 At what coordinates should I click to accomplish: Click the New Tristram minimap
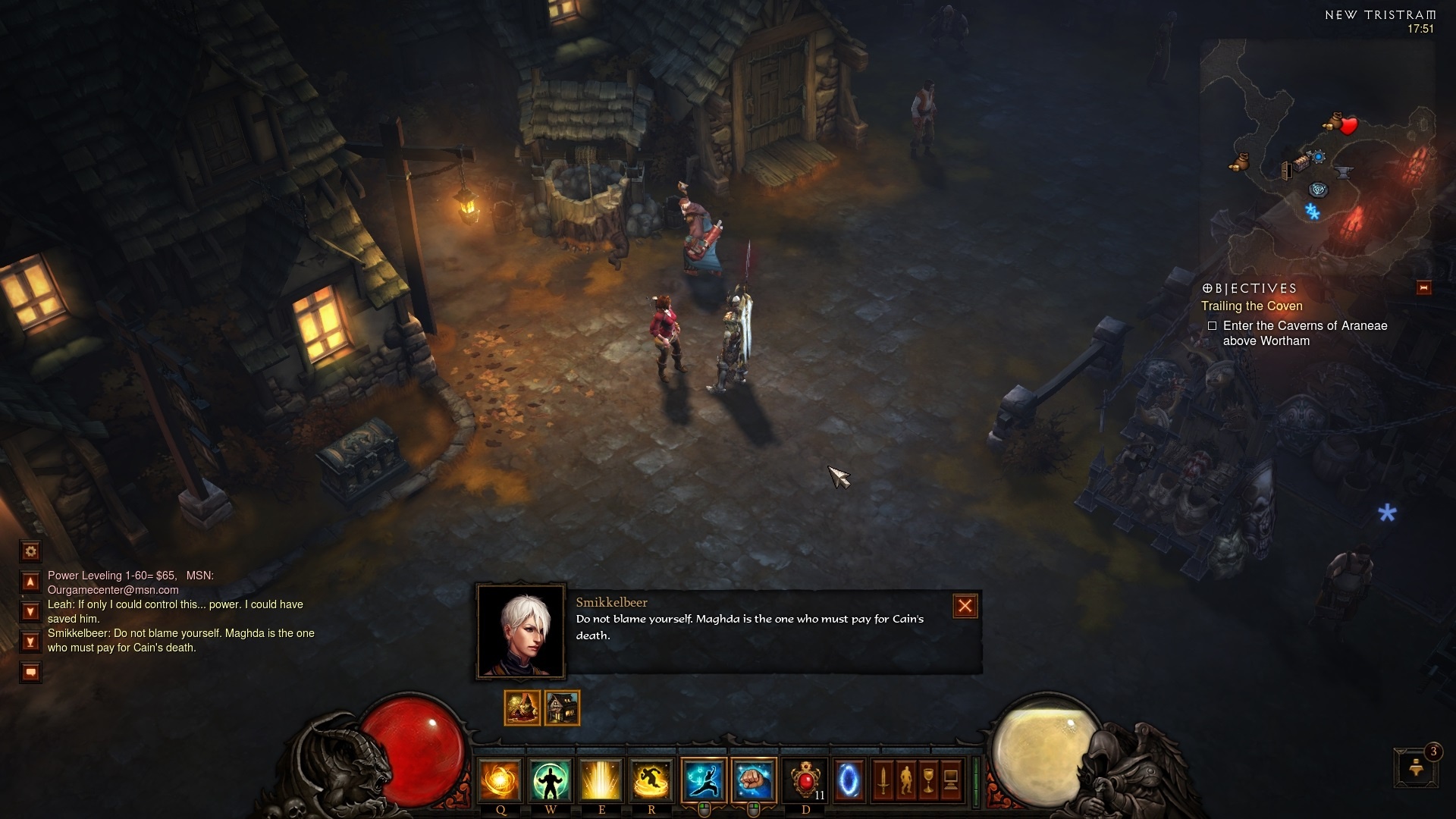tap(1318, 152)
